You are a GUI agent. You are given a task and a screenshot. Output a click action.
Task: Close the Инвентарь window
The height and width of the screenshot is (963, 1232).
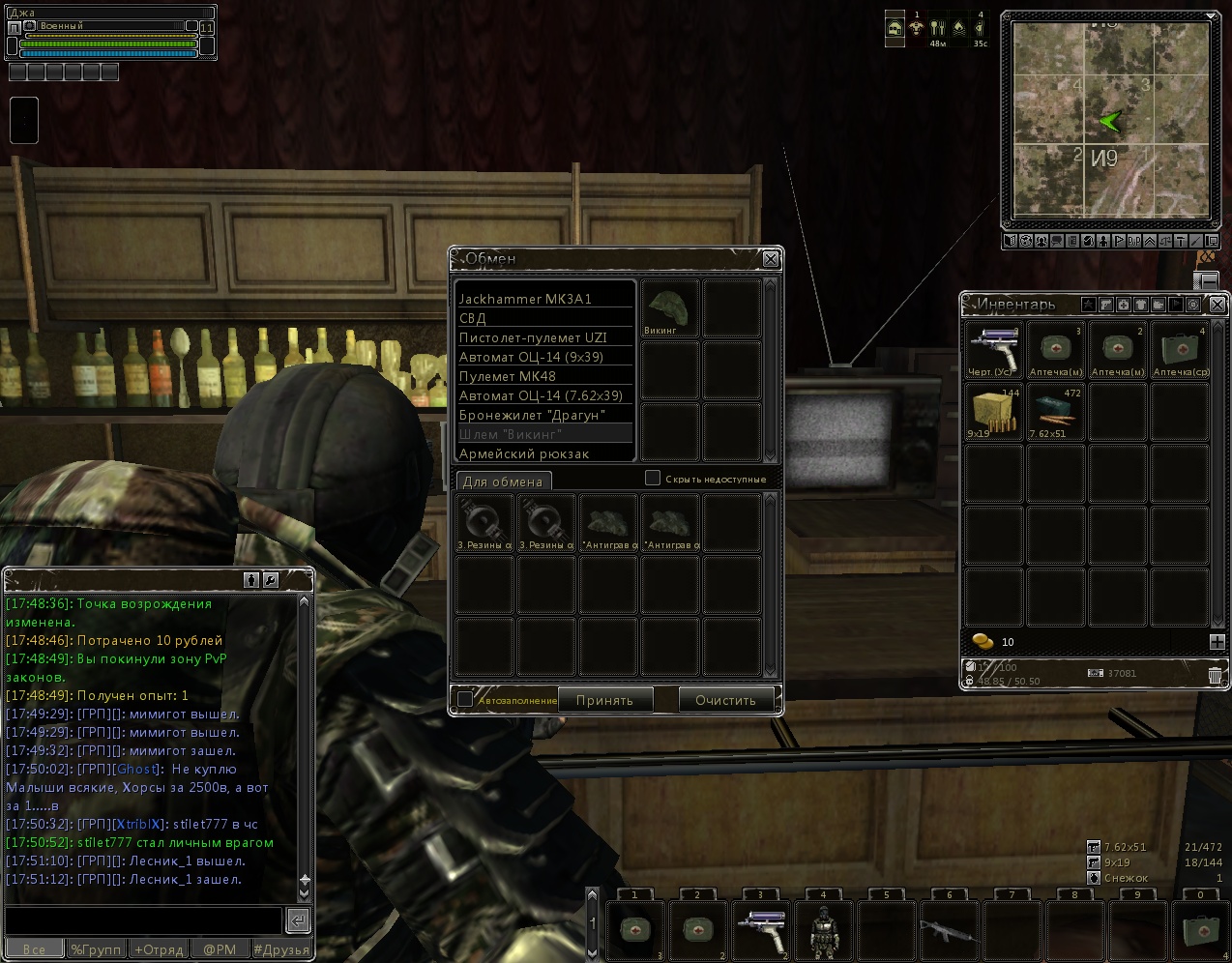click(x=1217, y=305)
